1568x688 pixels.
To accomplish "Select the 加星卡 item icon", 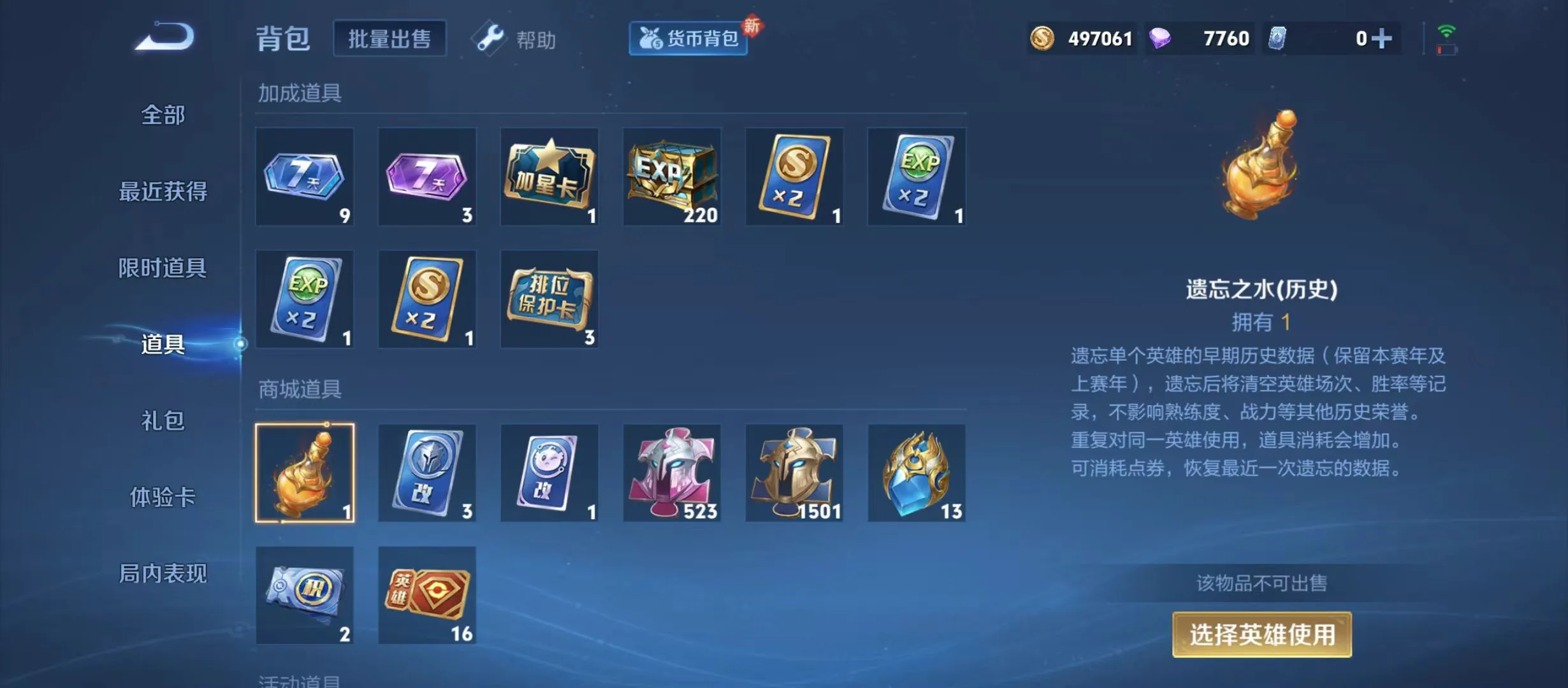I will pyautogui.click(x=549, y=176).
